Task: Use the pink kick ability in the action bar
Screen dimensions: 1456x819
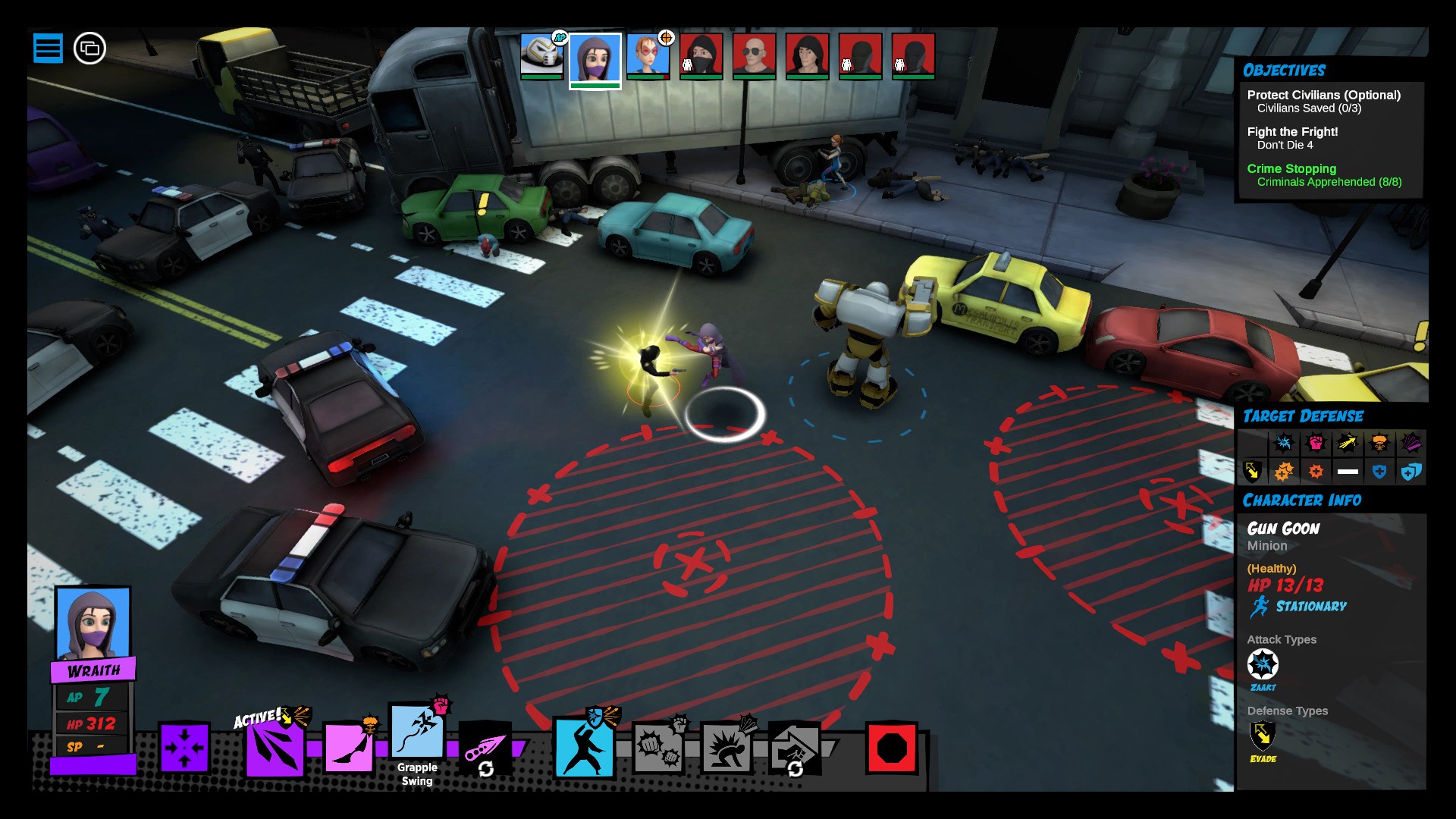Action: click(348, 747)
